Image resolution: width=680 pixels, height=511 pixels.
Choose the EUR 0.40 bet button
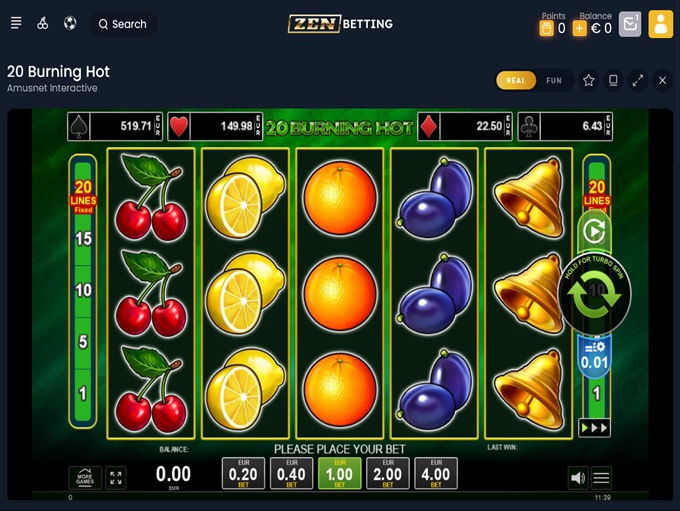point(291,473)
